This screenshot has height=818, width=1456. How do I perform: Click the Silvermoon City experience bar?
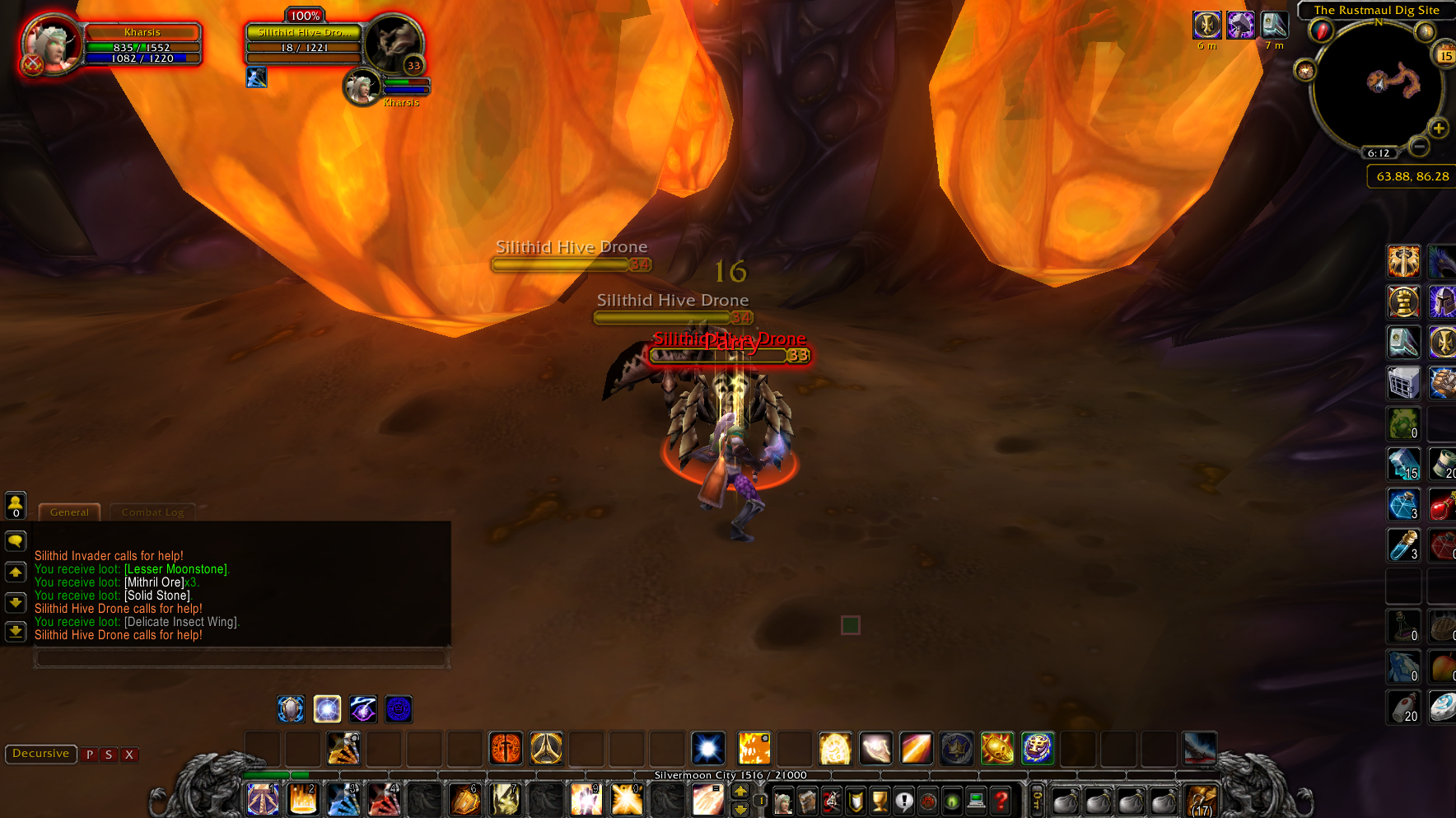coord(729,775)
